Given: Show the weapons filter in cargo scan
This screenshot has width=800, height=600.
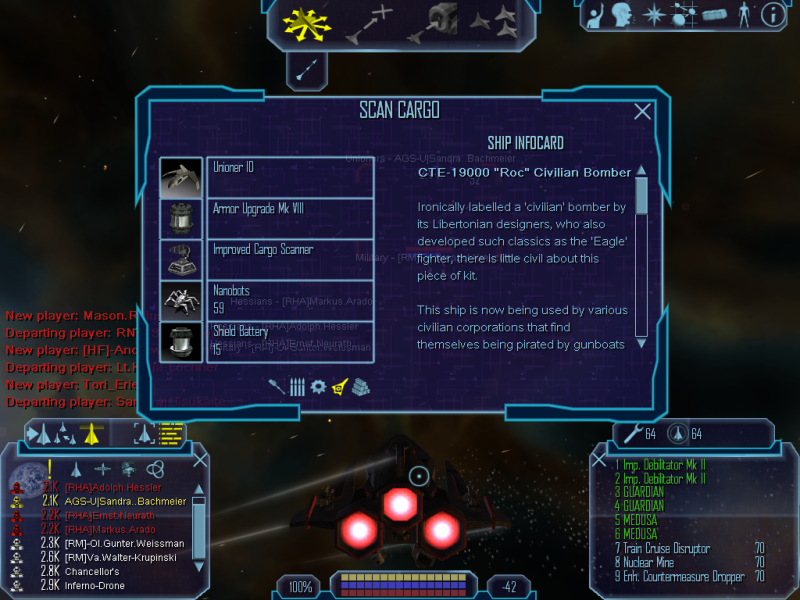Looking at the screenshot, I should (x=277, y=386).
